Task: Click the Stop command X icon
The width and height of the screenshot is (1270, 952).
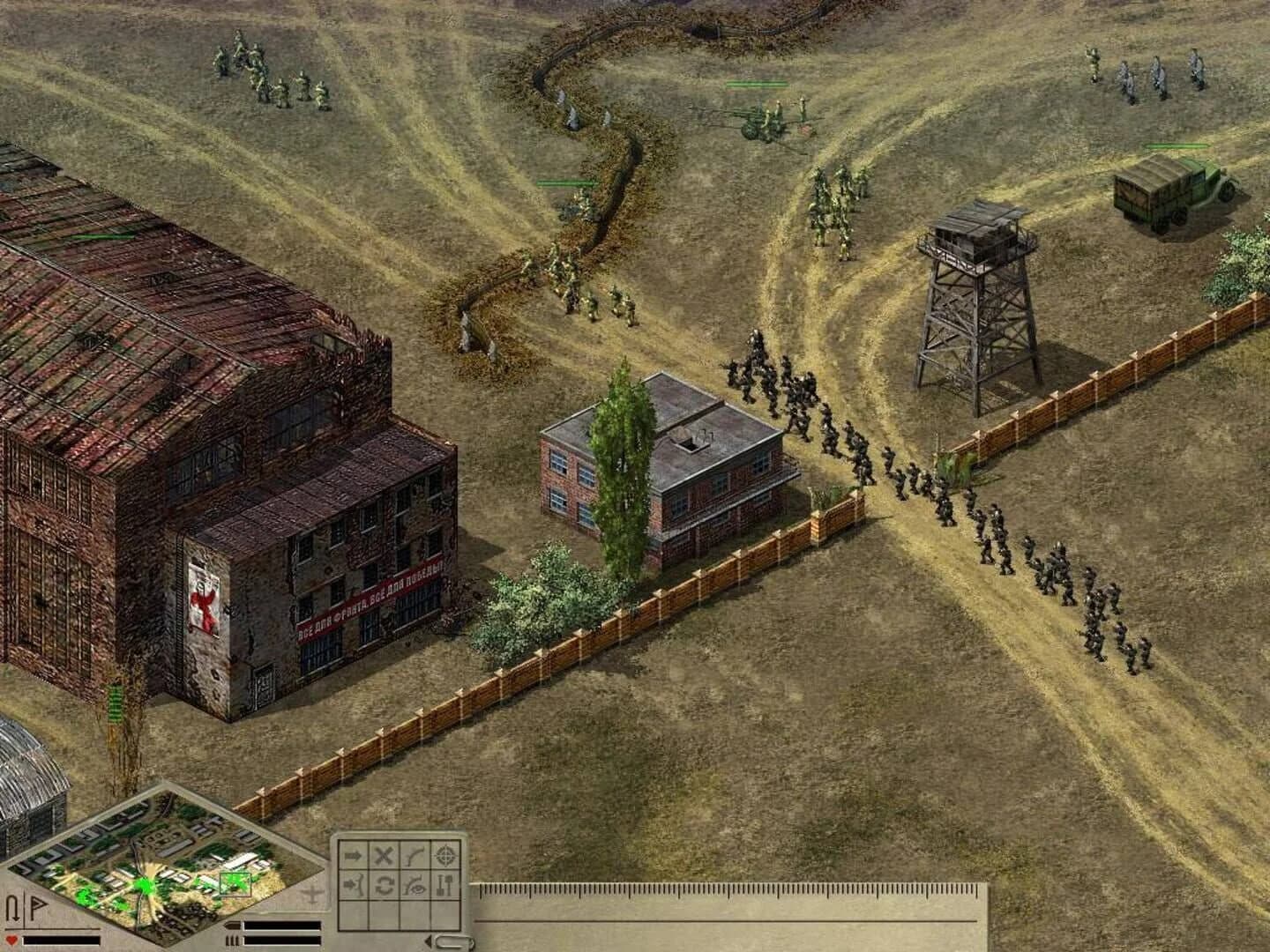Action: click(382, 854)
